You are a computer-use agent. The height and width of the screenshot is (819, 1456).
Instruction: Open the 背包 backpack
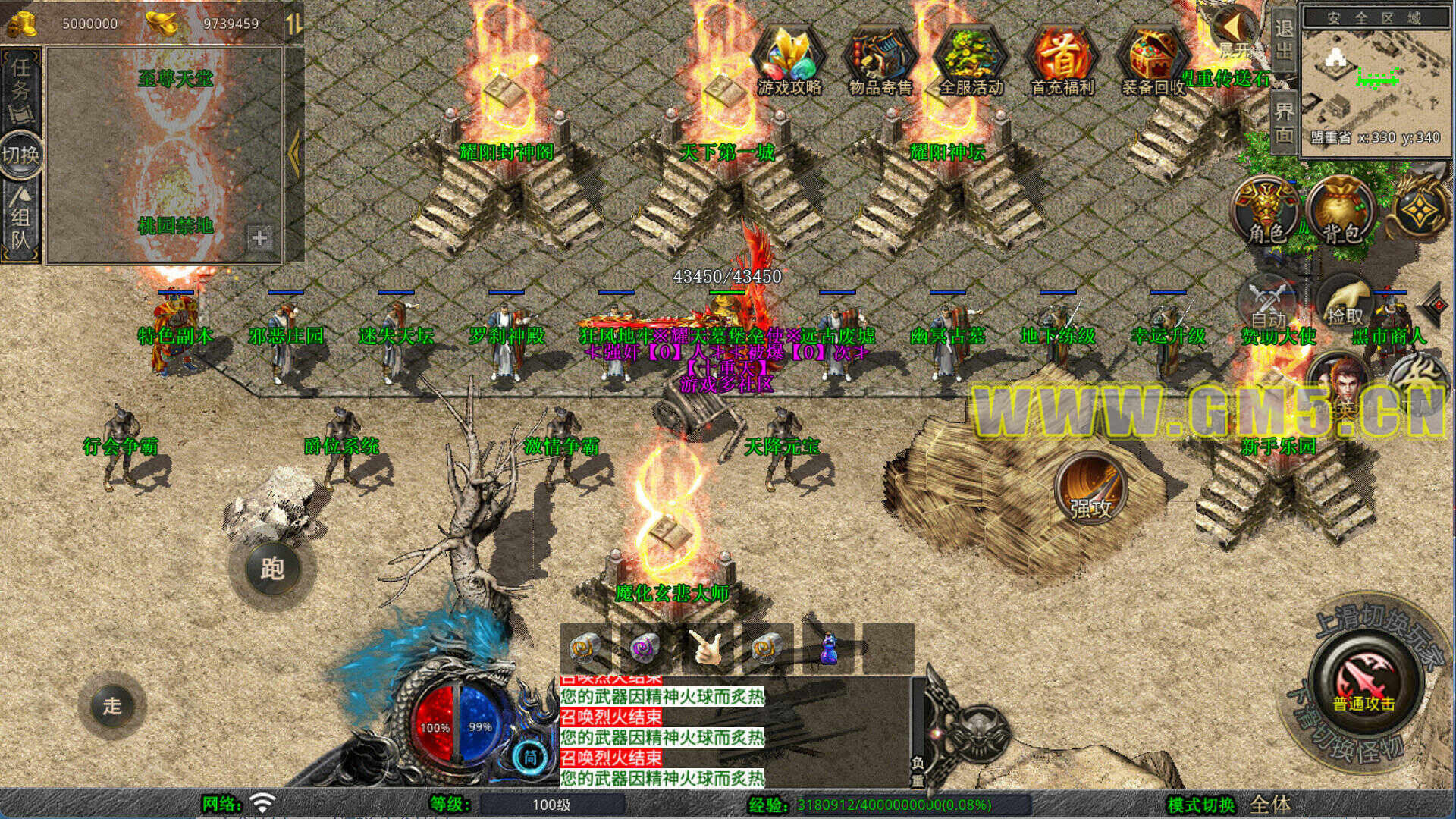[x=1342, y=210]
